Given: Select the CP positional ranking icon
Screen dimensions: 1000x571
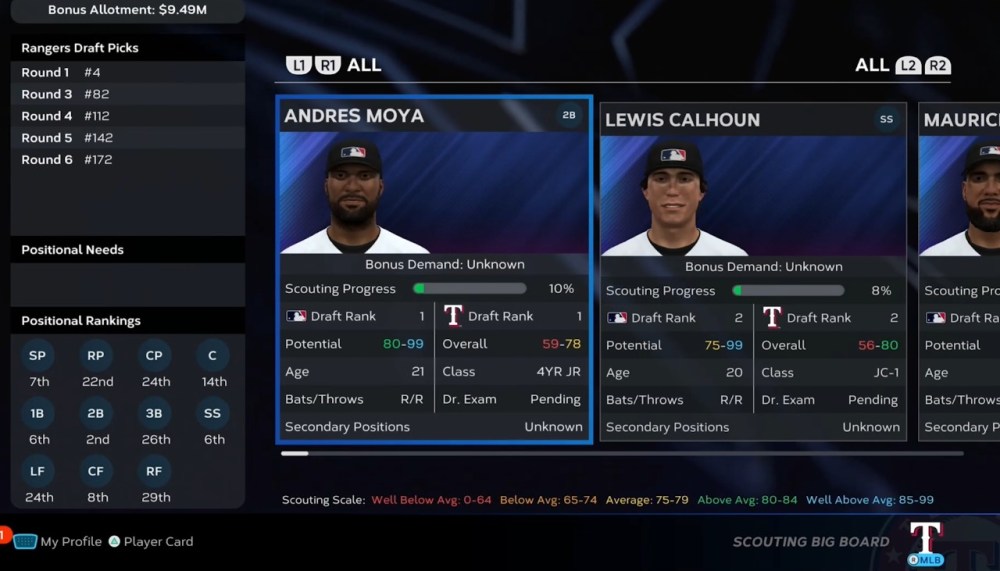Looking at the screenshot, I should 155,356.
